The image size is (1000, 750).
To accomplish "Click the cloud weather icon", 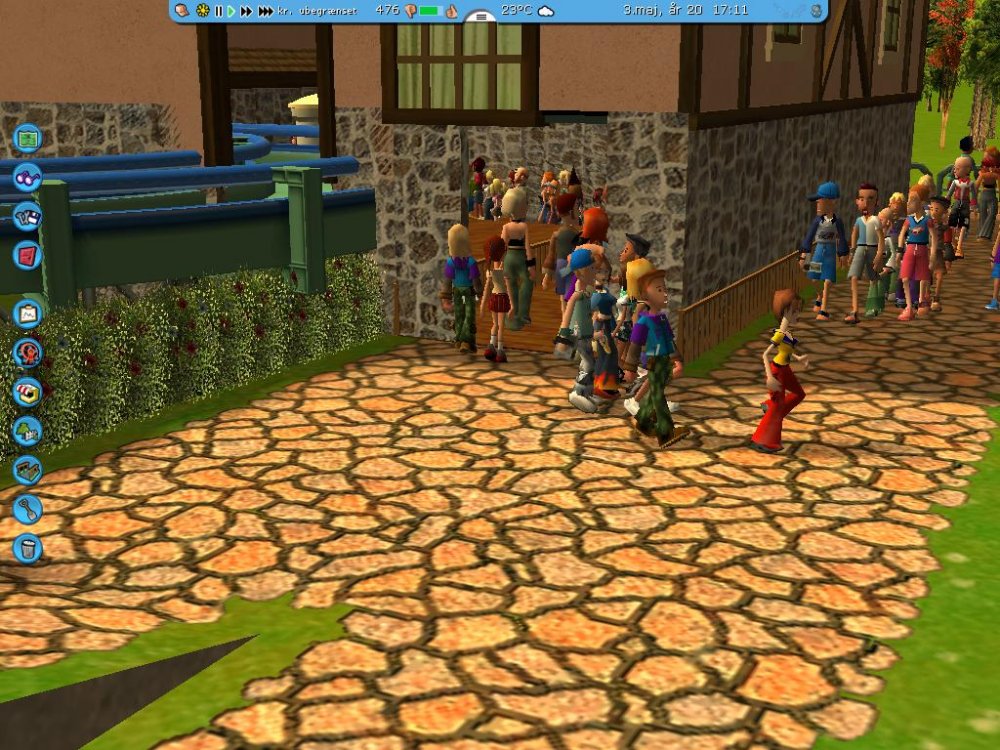I will click(x=545, y=11).
